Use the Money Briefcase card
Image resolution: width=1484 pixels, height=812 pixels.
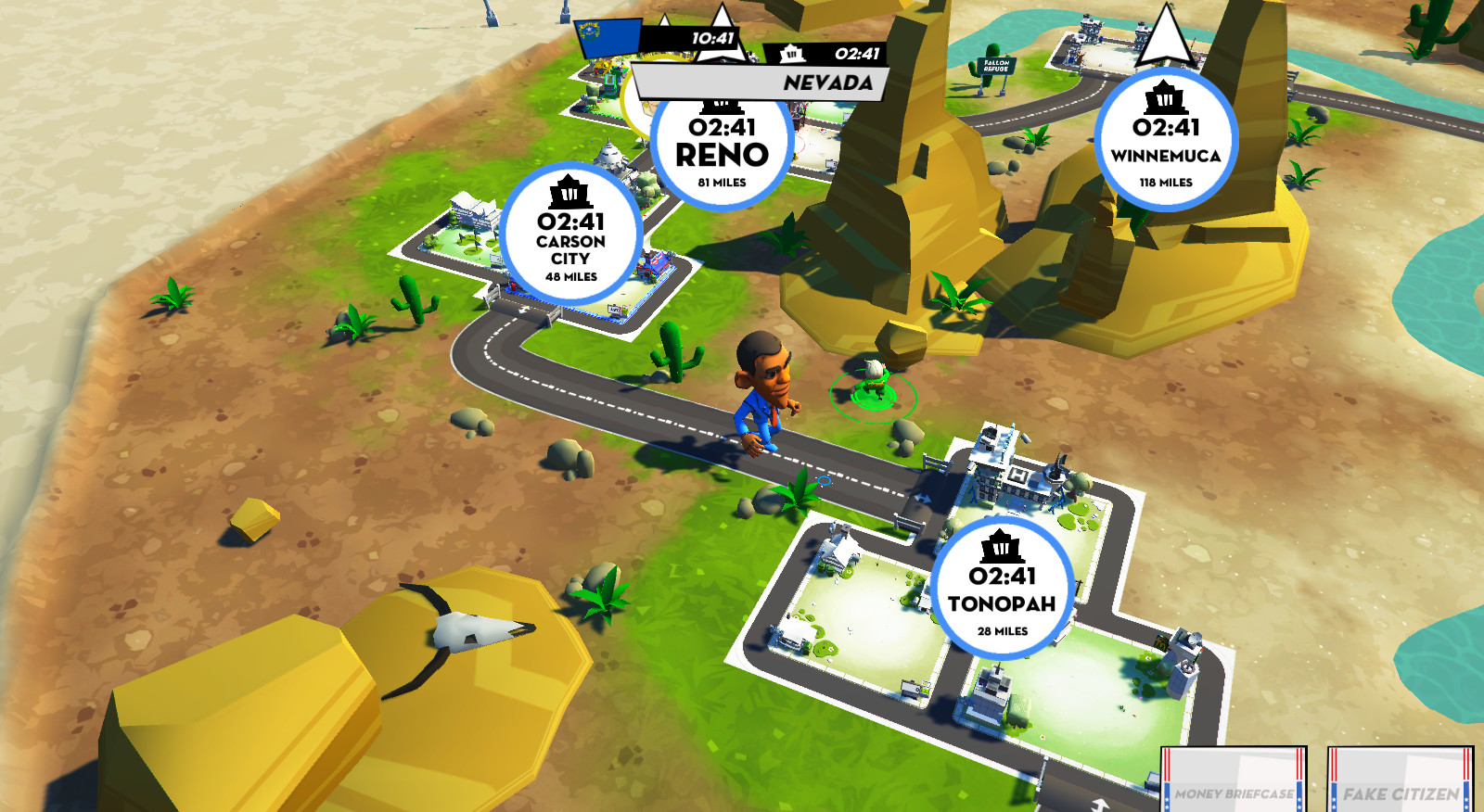1234,782
